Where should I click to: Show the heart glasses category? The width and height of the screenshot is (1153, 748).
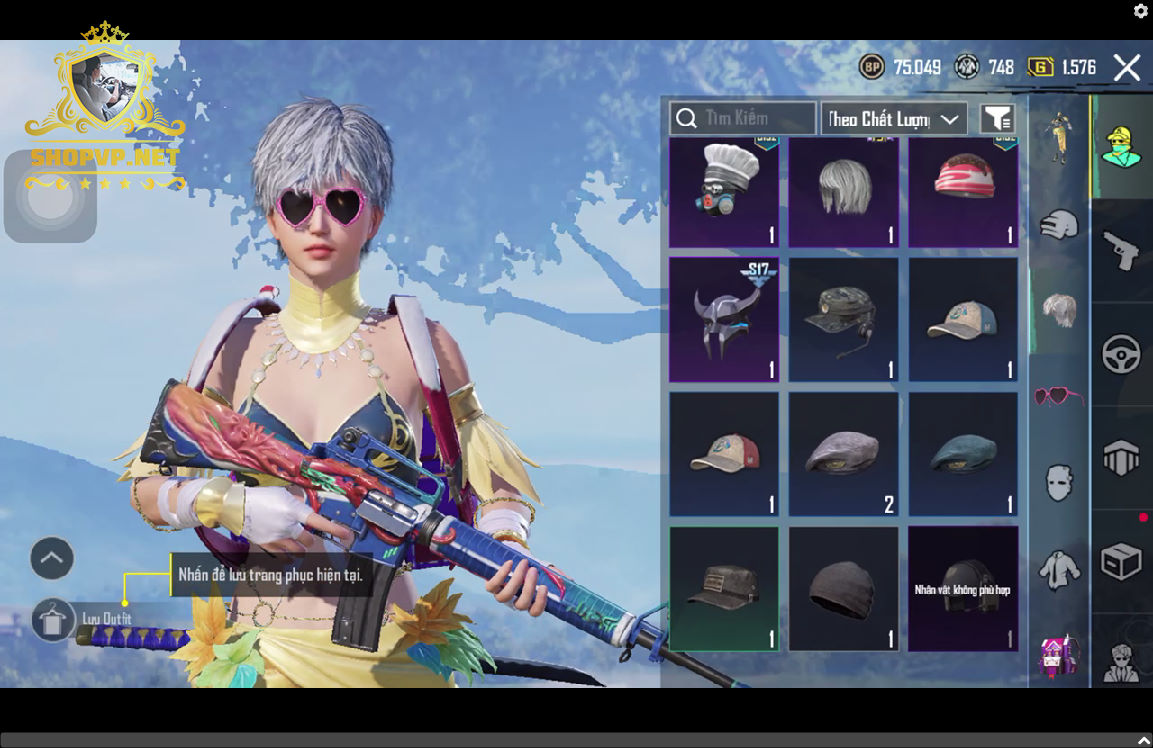1058,396
